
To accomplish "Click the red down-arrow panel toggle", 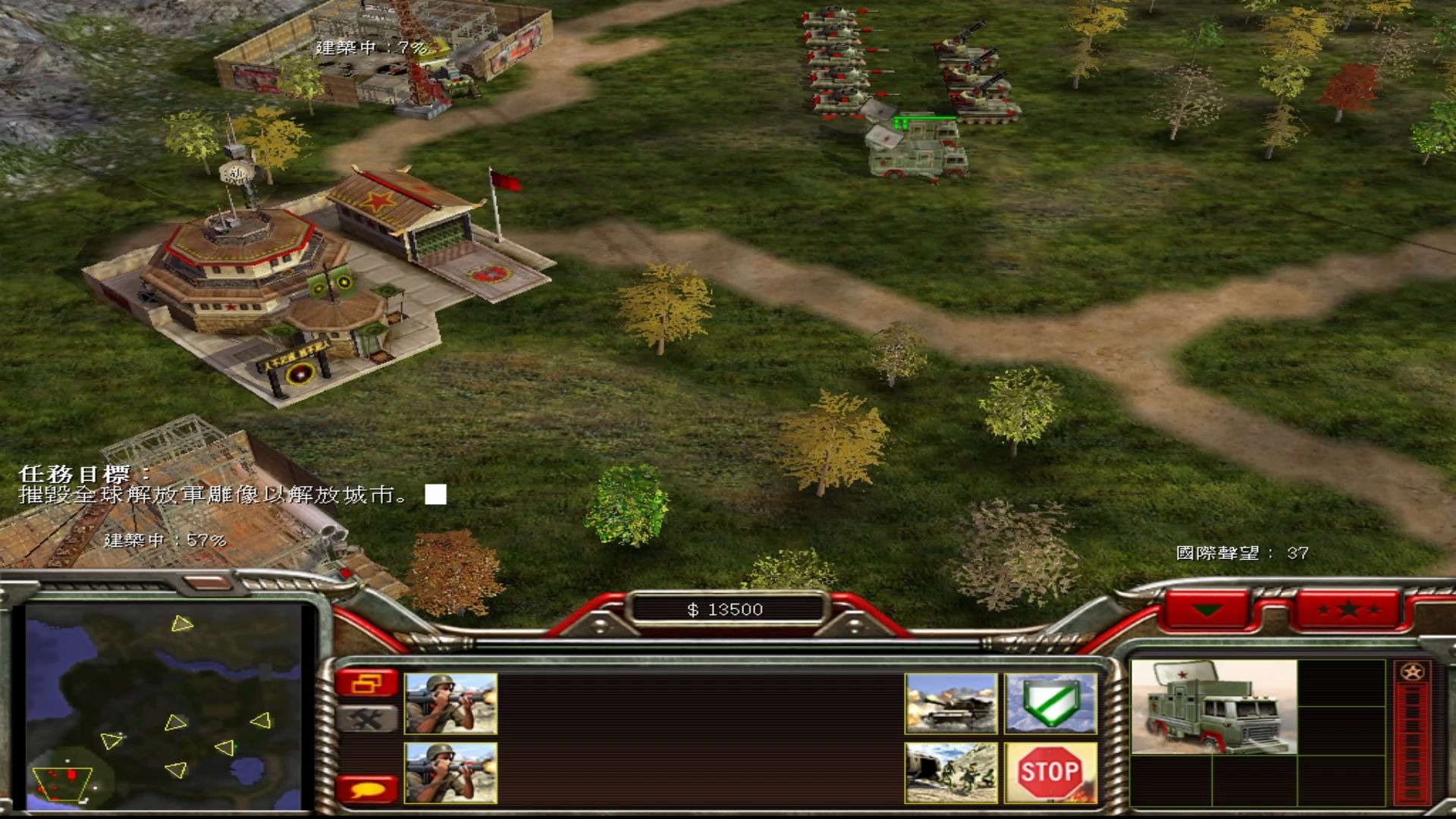I will tap(1207, 609).
